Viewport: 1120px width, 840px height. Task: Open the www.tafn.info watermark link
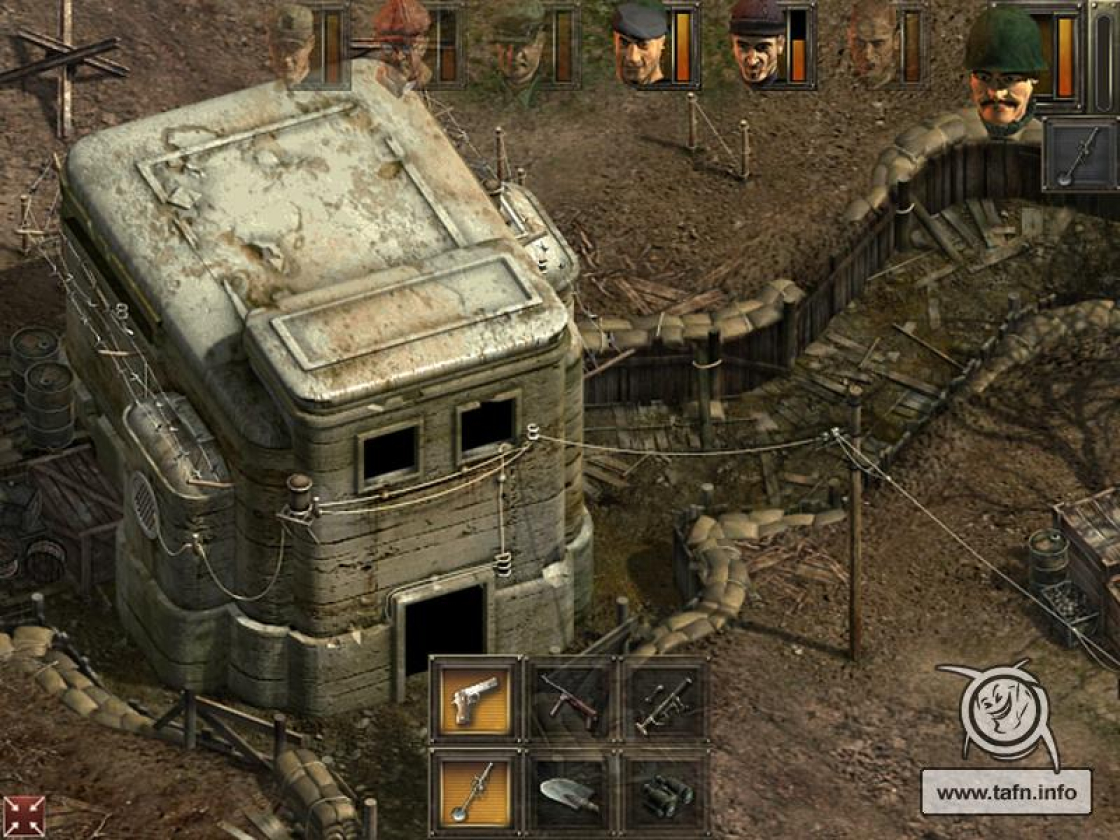point(1006,793)
